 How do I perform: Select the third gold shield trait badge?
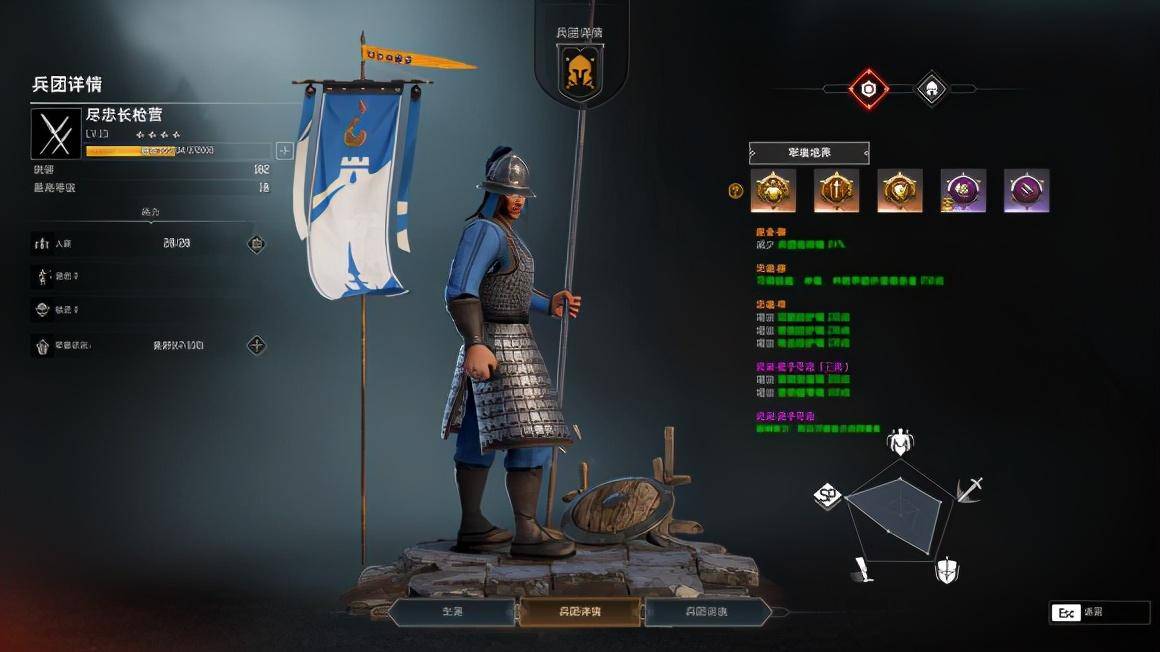coord(900,190)
